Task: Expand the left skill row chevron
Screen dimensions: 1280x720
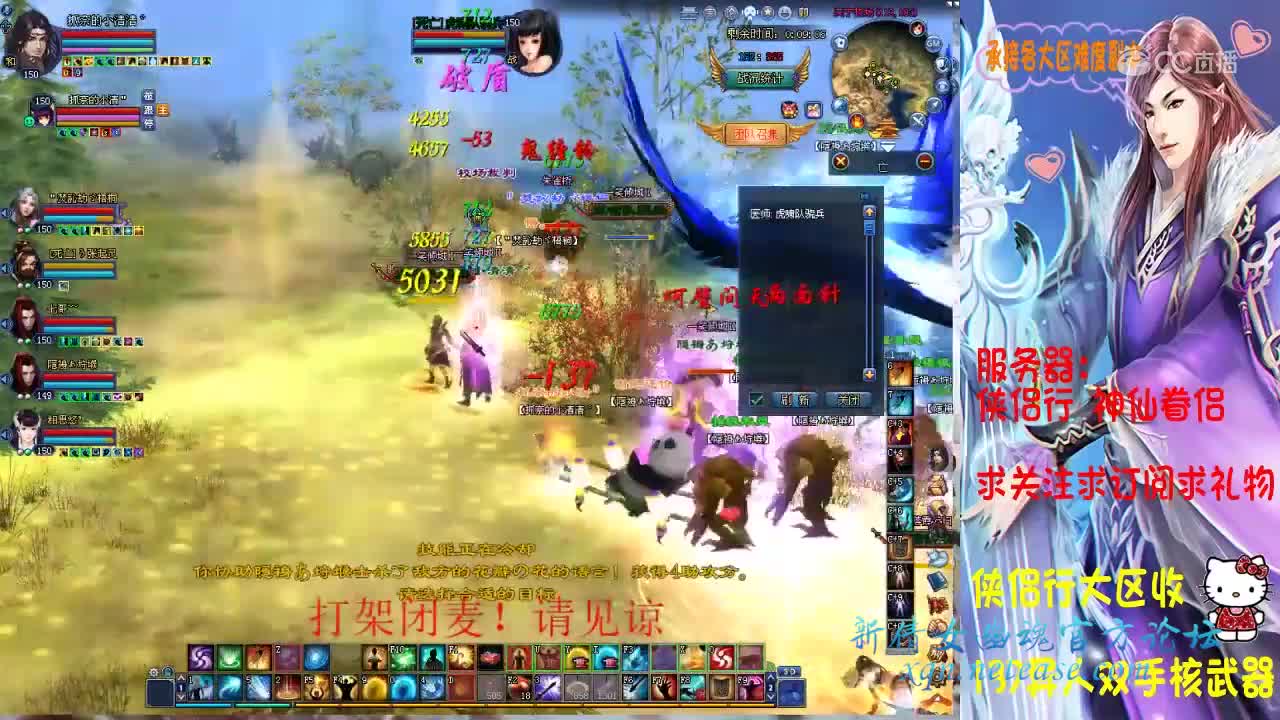Action: [182, 676]
